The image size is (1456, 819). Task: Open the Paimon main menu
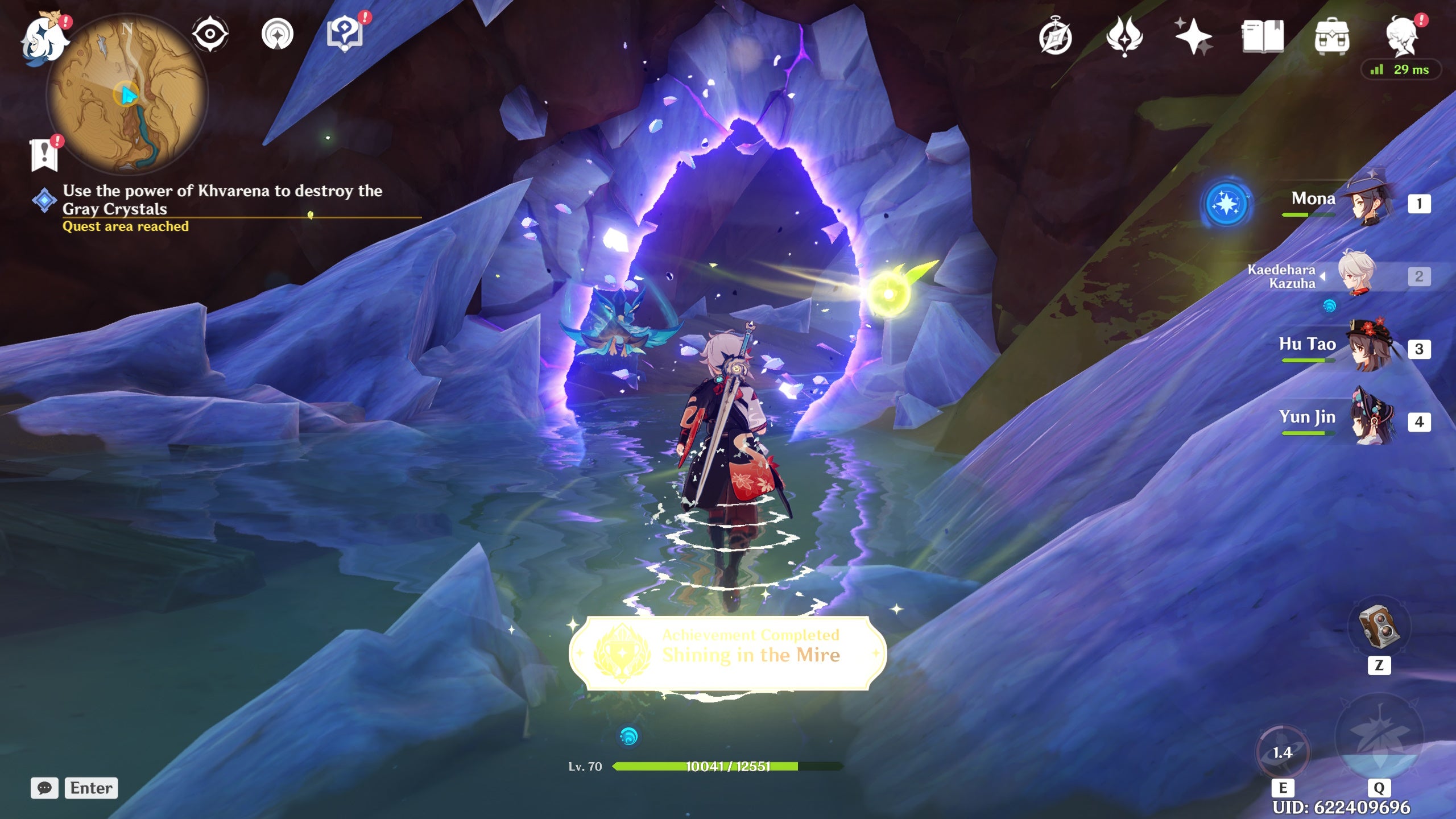pyautogui.click(x=43, y=37)
